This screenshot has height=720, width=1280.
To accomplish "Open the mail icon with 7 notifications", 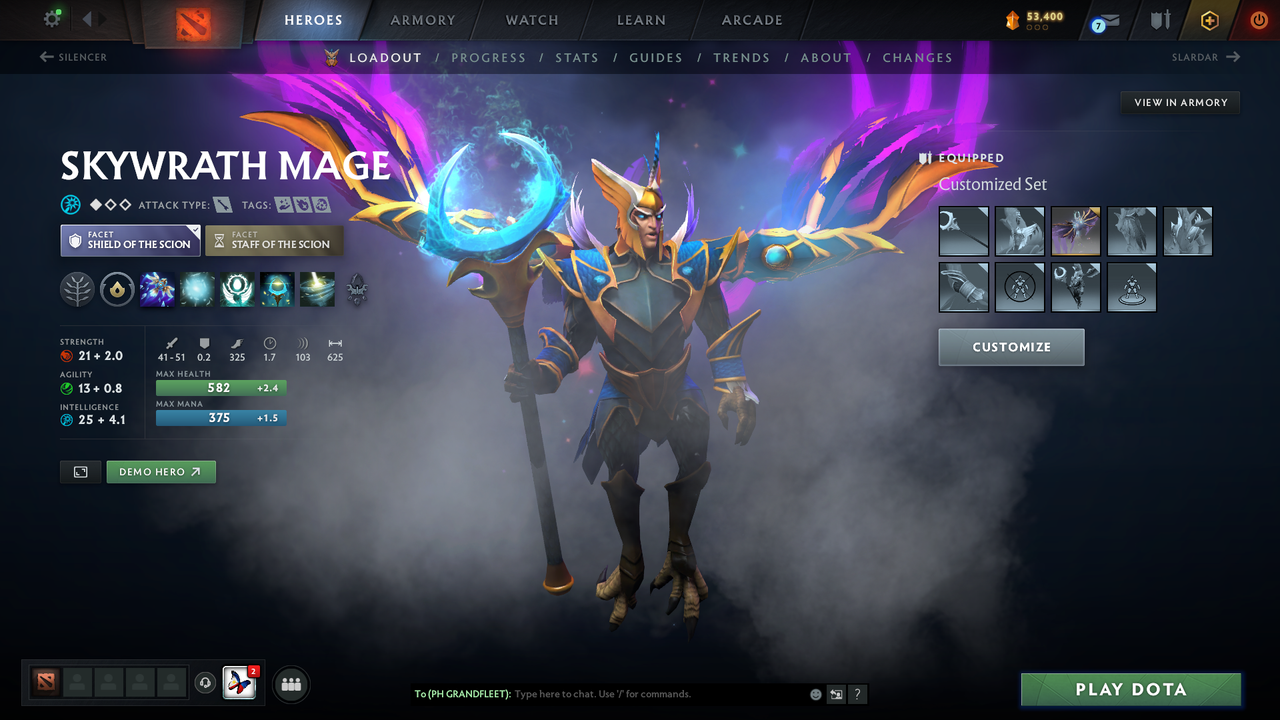I will coord(1103,20).
